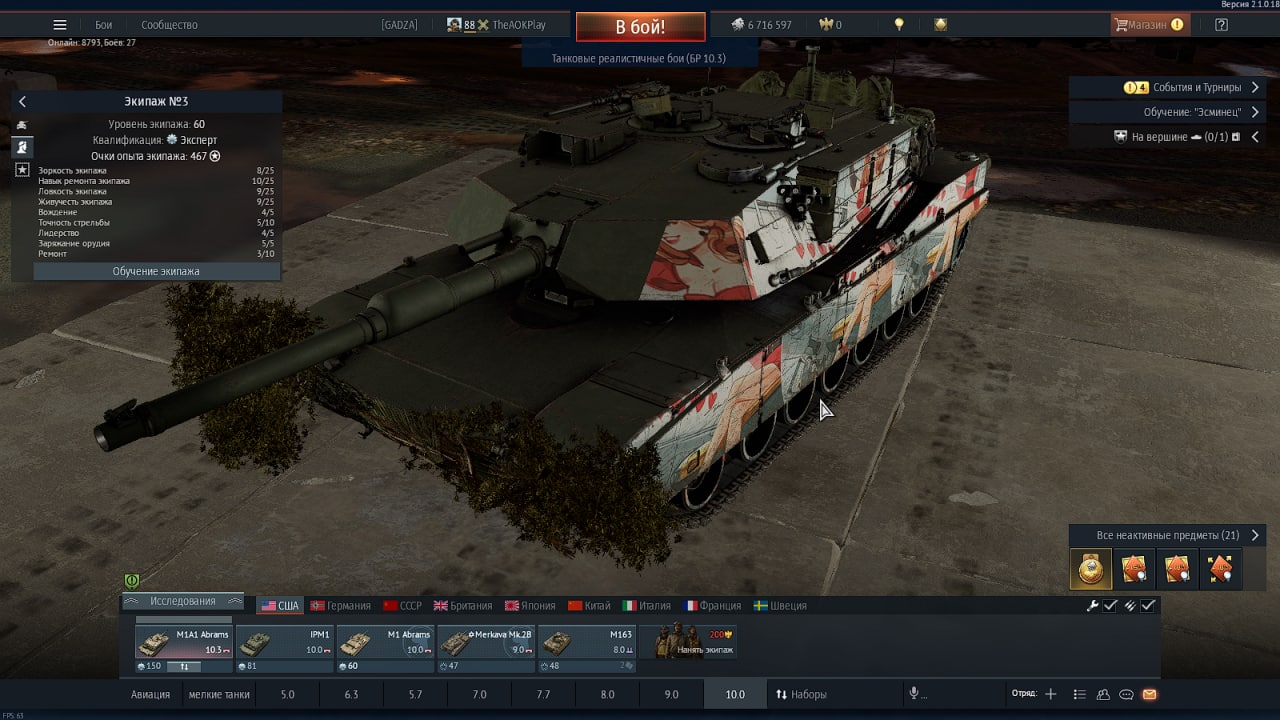Choose the 8.0 preset tab
Screen dimensions: 1280x720
[x=607, y=694]
